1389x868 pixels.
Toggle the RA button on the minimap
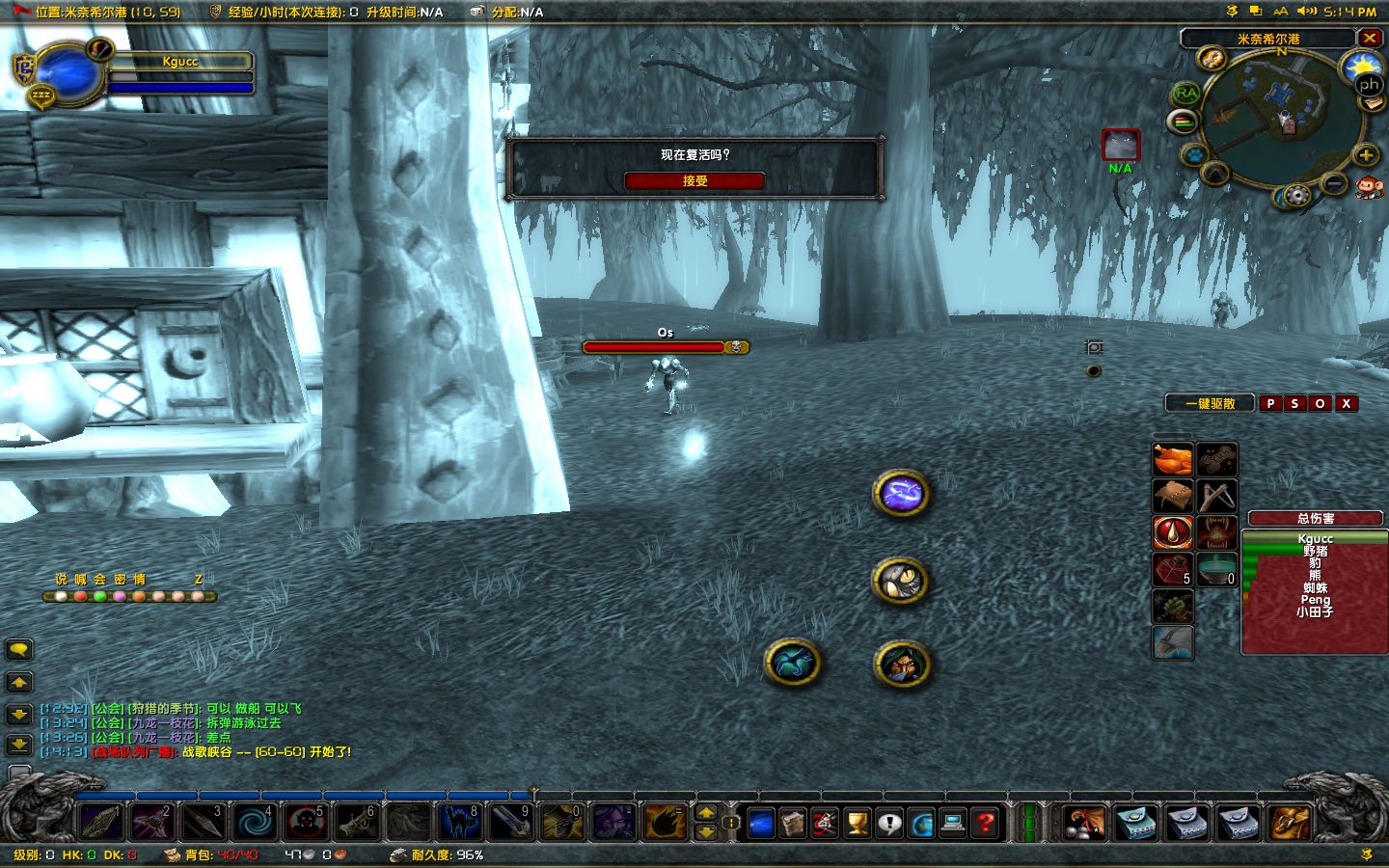tap(1185, 93)
